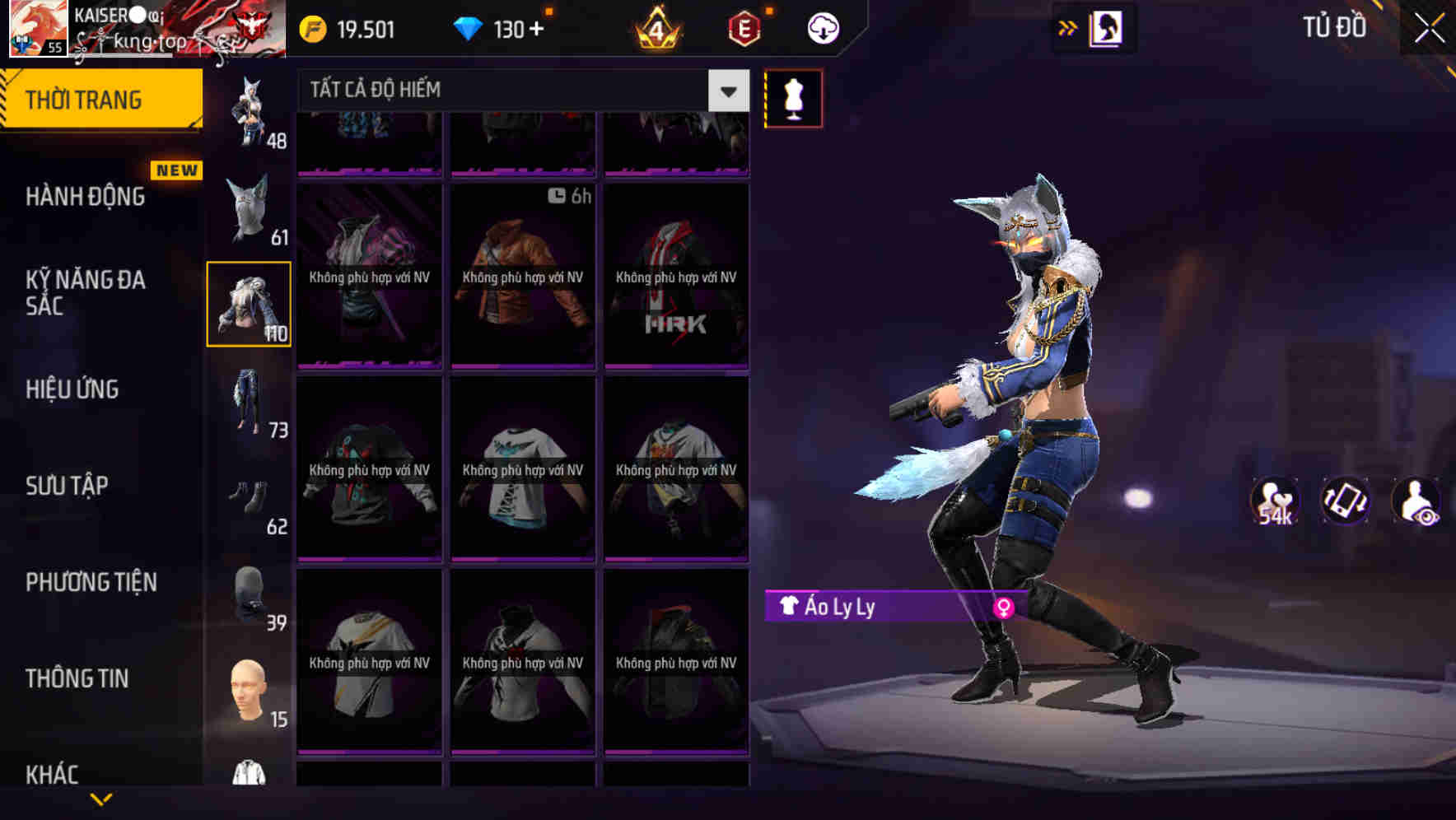Open the character view eye icon

(x=1416, y=500)
